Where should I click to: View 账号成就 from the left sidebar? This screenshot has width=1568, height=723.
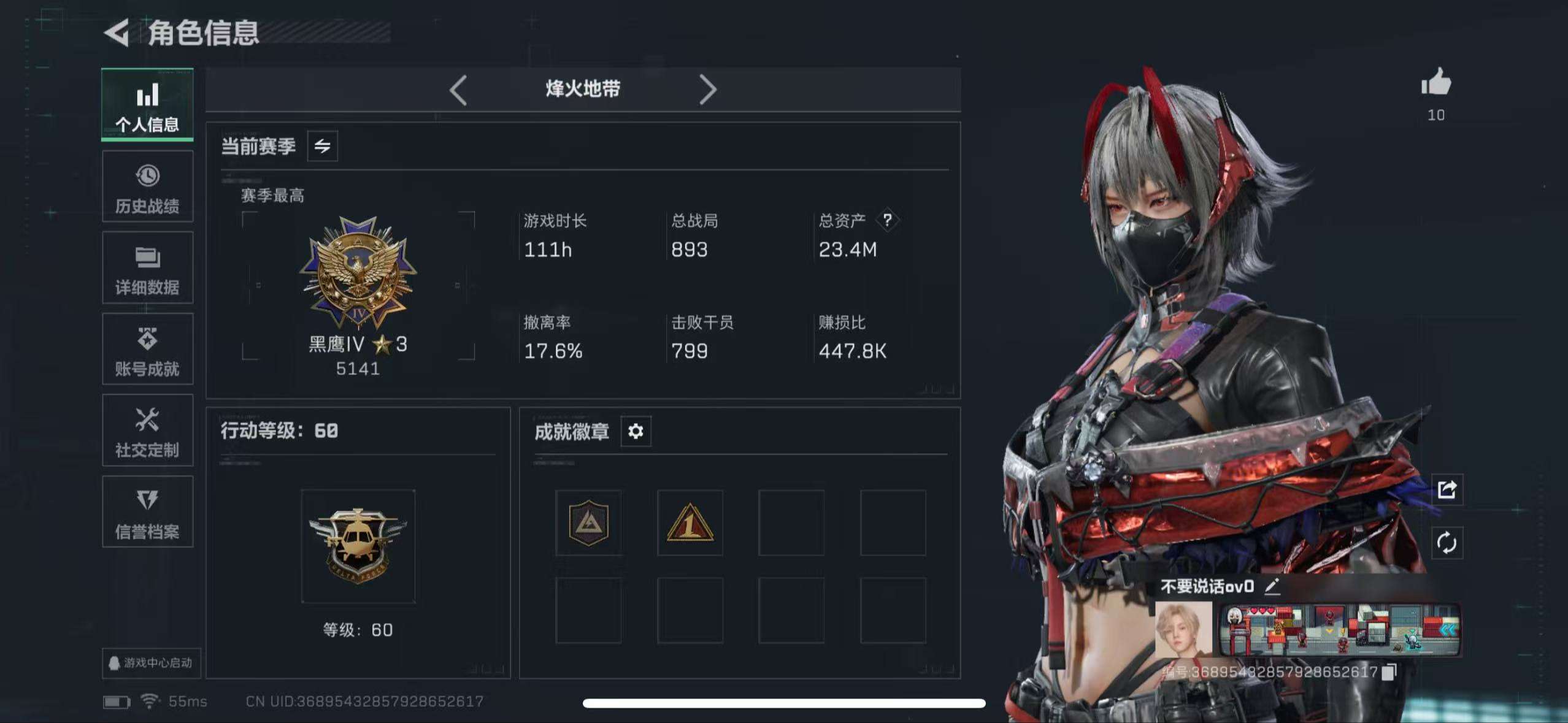pyautogui.click(x=147, y=350)
